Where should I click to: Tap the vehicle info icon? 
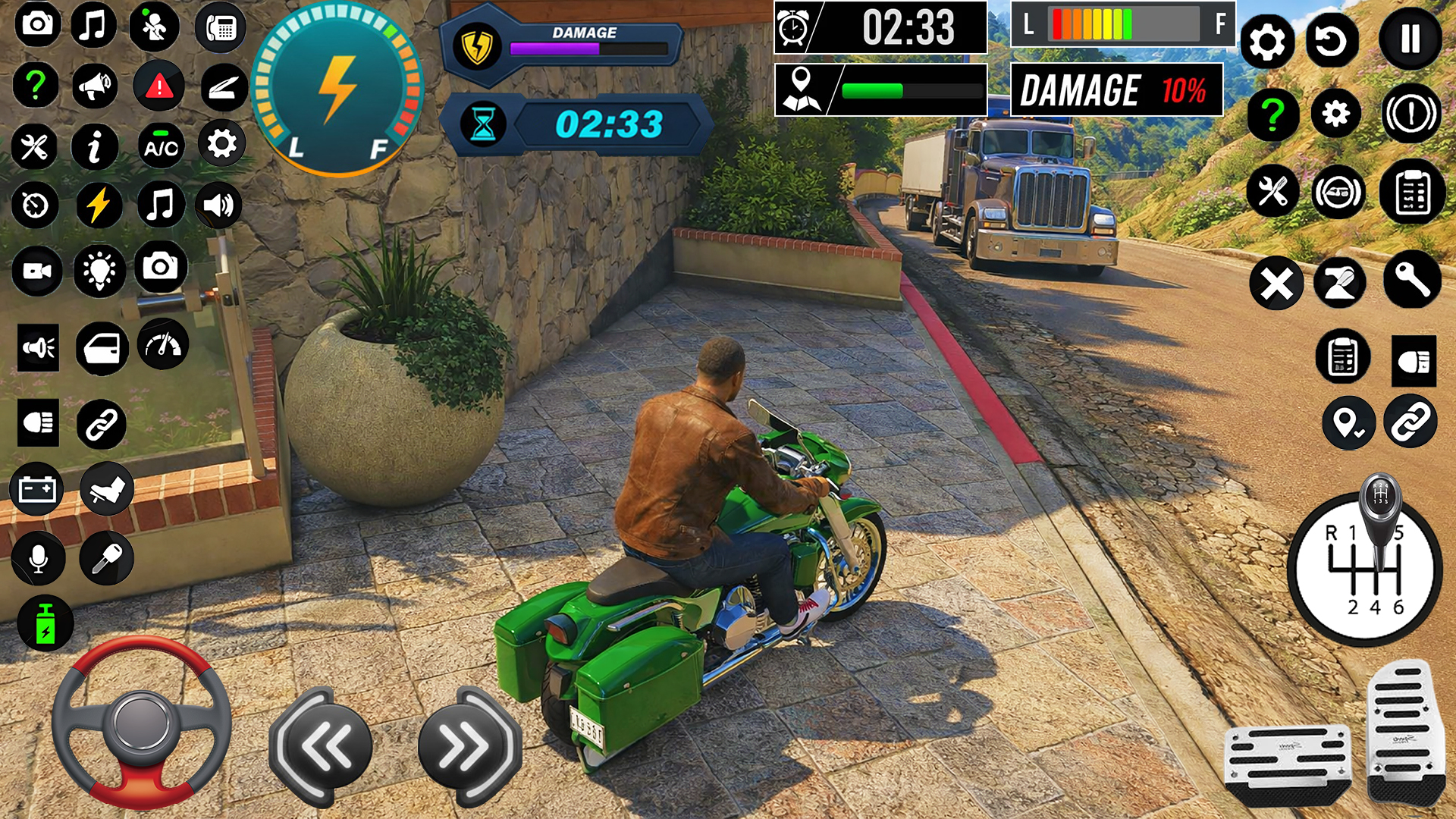94,146
